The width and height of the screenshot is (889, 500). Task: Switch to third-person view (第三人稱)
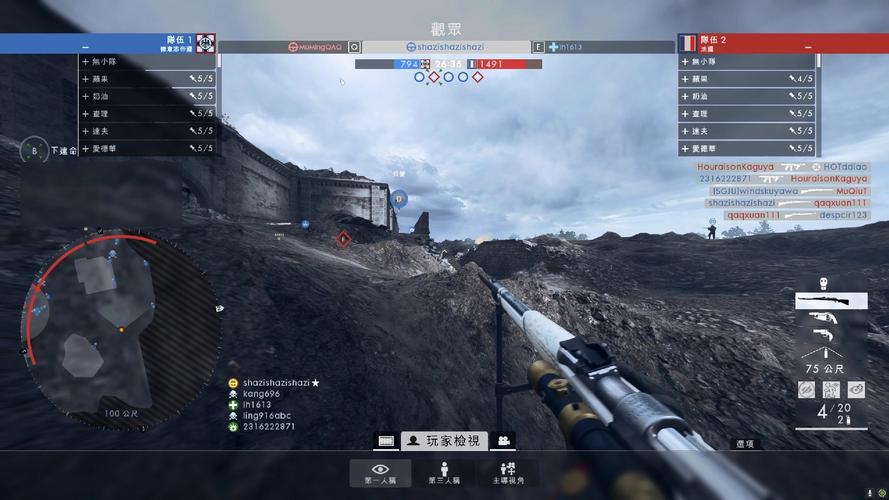(444, 473)
